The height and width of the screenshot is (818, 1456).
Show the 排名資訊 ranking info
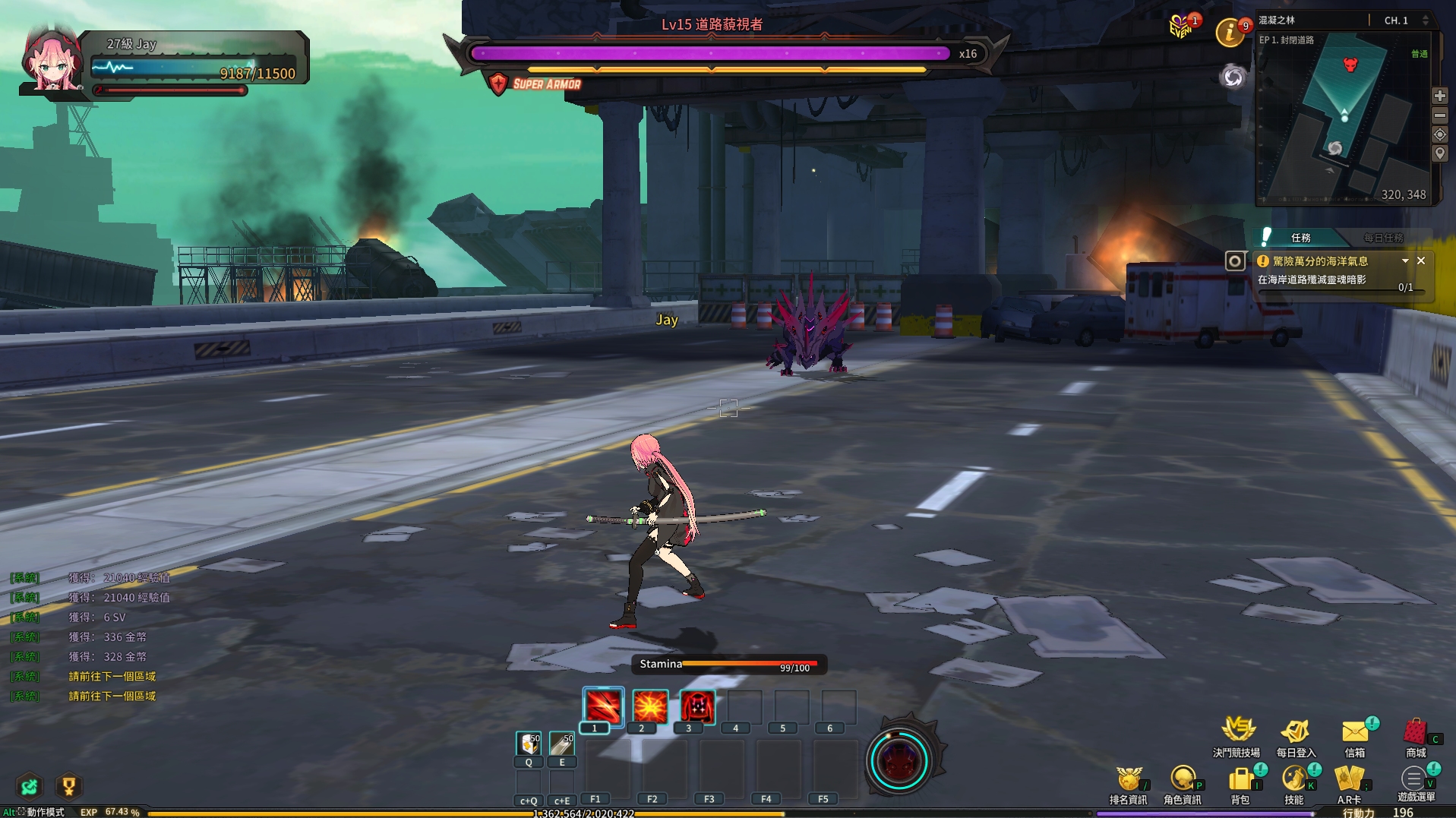coord(1128,780)
